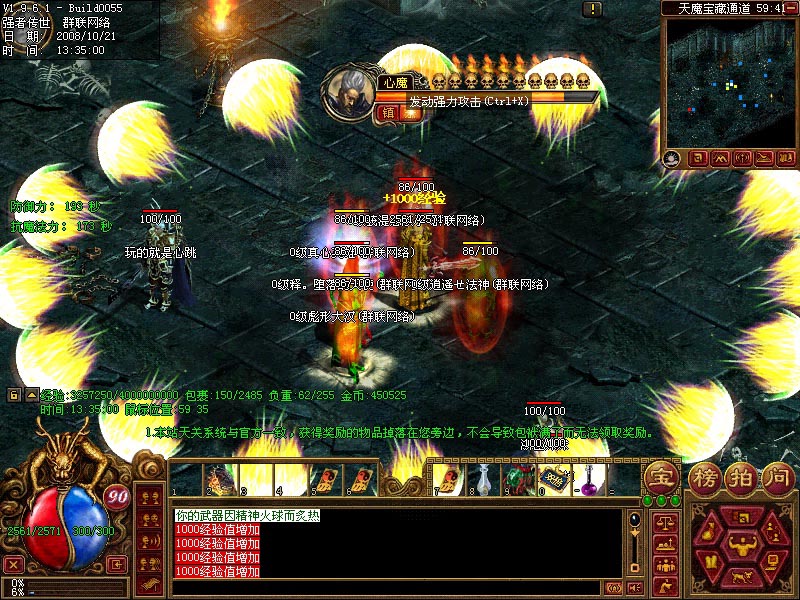Image resolution: width=800 pixels, height=600 pixels.
Task: Toggle the sound speaker button beside the chat
Action: [x=613, y=587]
